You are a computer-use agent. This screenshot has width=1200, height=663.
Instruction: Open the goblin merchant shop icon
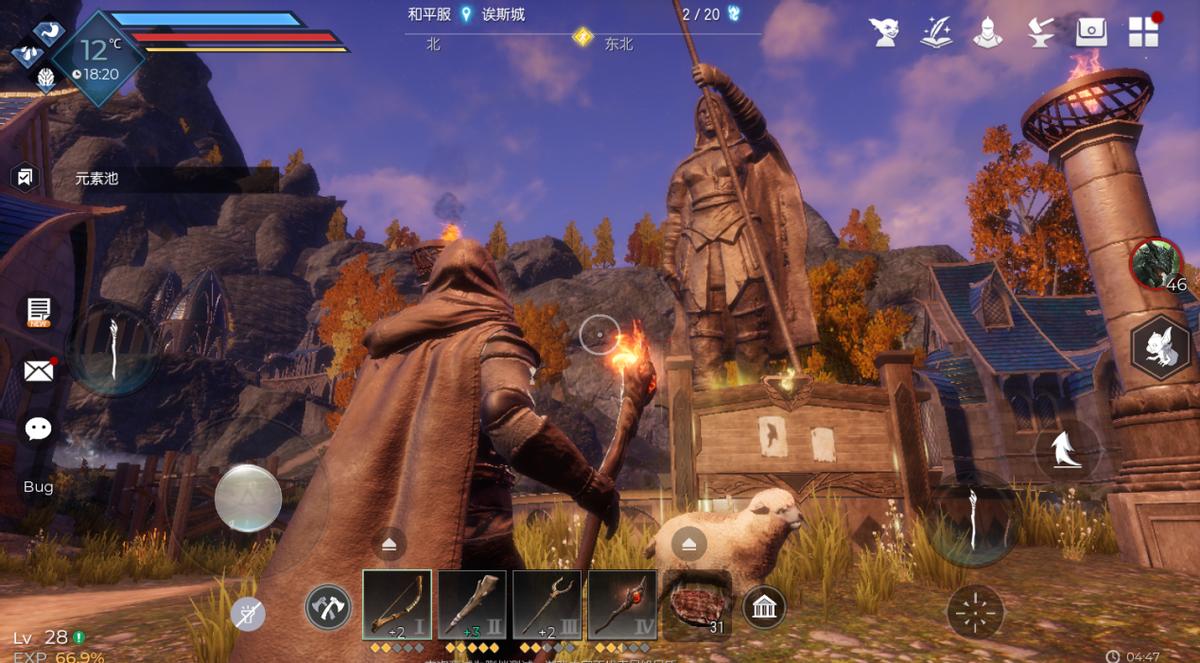point(884,31)
